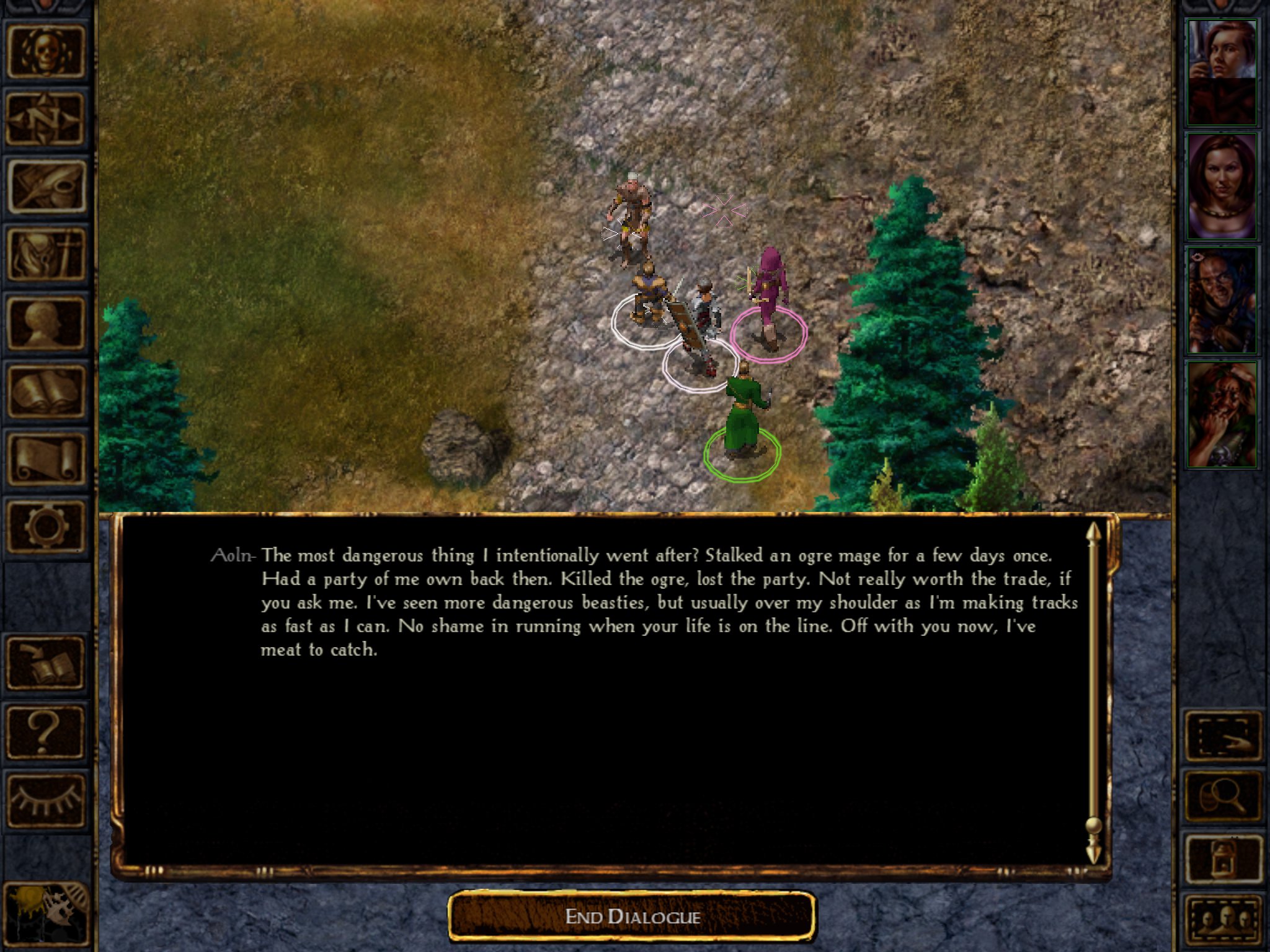The height and width of the screenshot is (952, 1270).
Task: Open the area map via compass icon
Action: tap(47, 119)
